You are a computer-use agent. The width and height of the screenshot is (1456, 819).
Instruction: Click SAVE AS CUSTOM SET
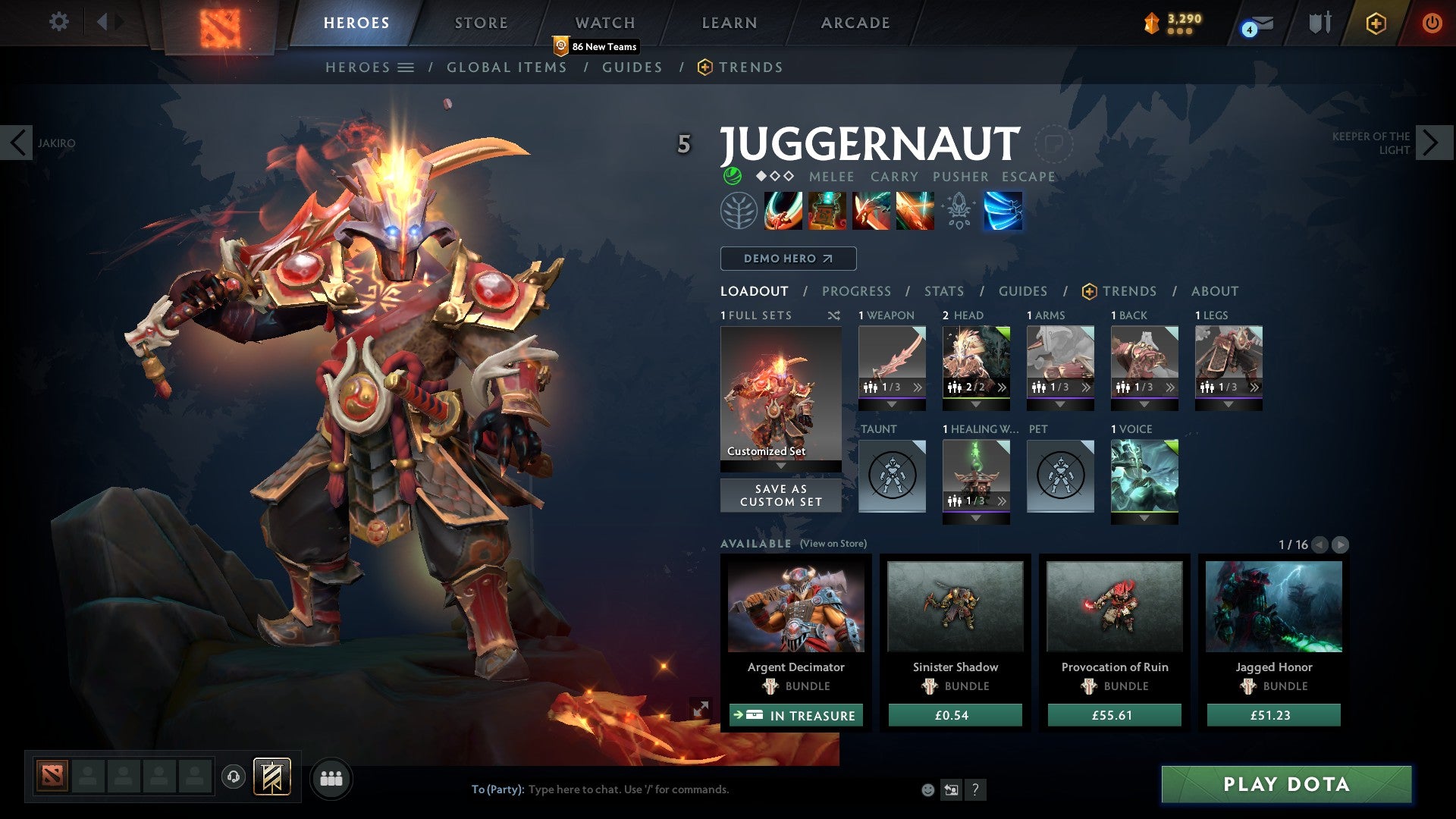click(x=780, y=495)
